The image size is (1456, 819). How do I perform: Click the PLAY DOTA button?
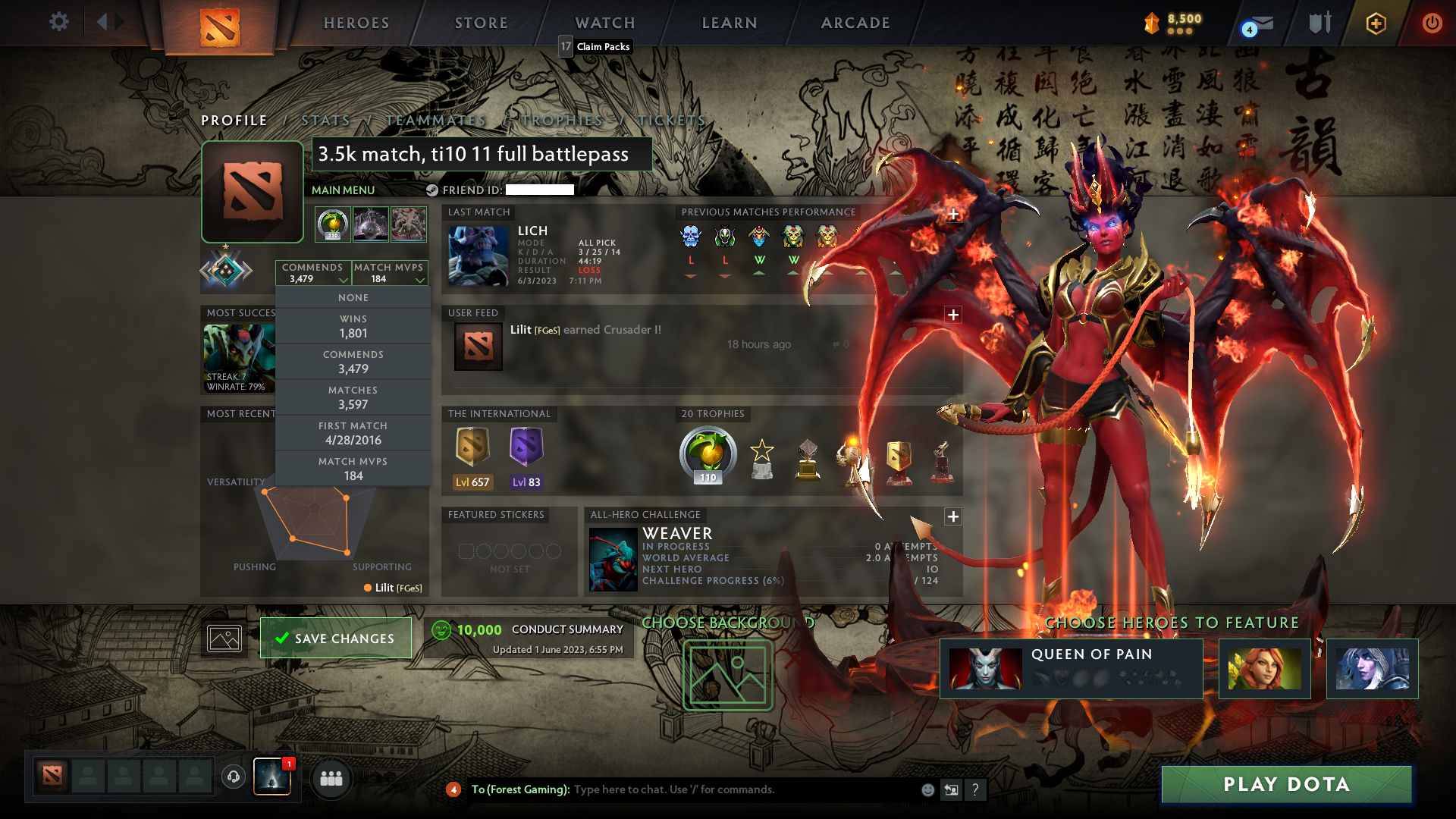click(1285, 784)
